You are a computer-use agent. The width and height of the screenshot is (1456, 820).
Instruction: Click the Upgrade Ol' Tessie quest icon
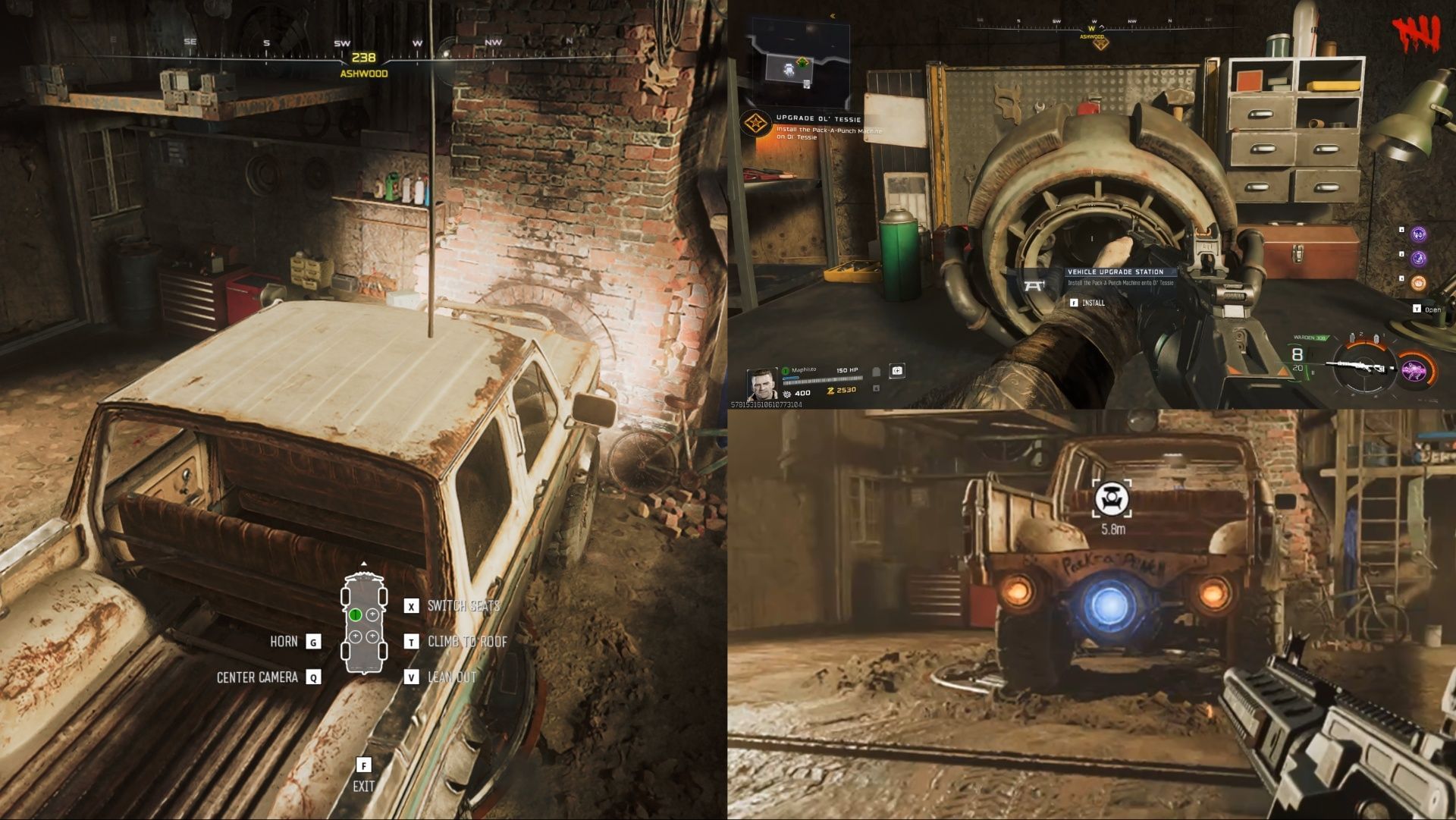click(757, 121)
